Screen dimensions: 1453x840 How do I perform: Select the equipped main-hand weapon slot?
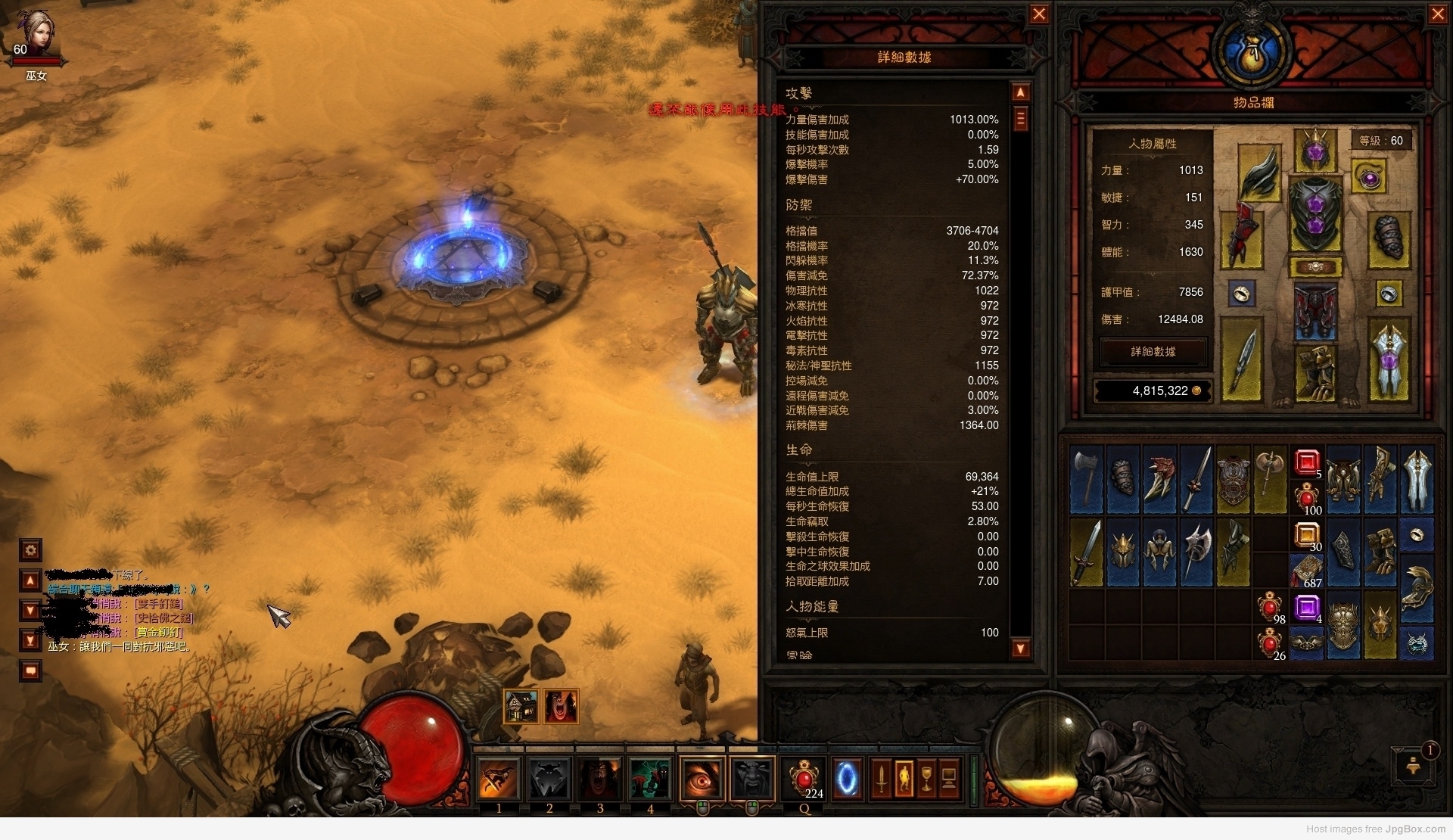click(1242, 359)
